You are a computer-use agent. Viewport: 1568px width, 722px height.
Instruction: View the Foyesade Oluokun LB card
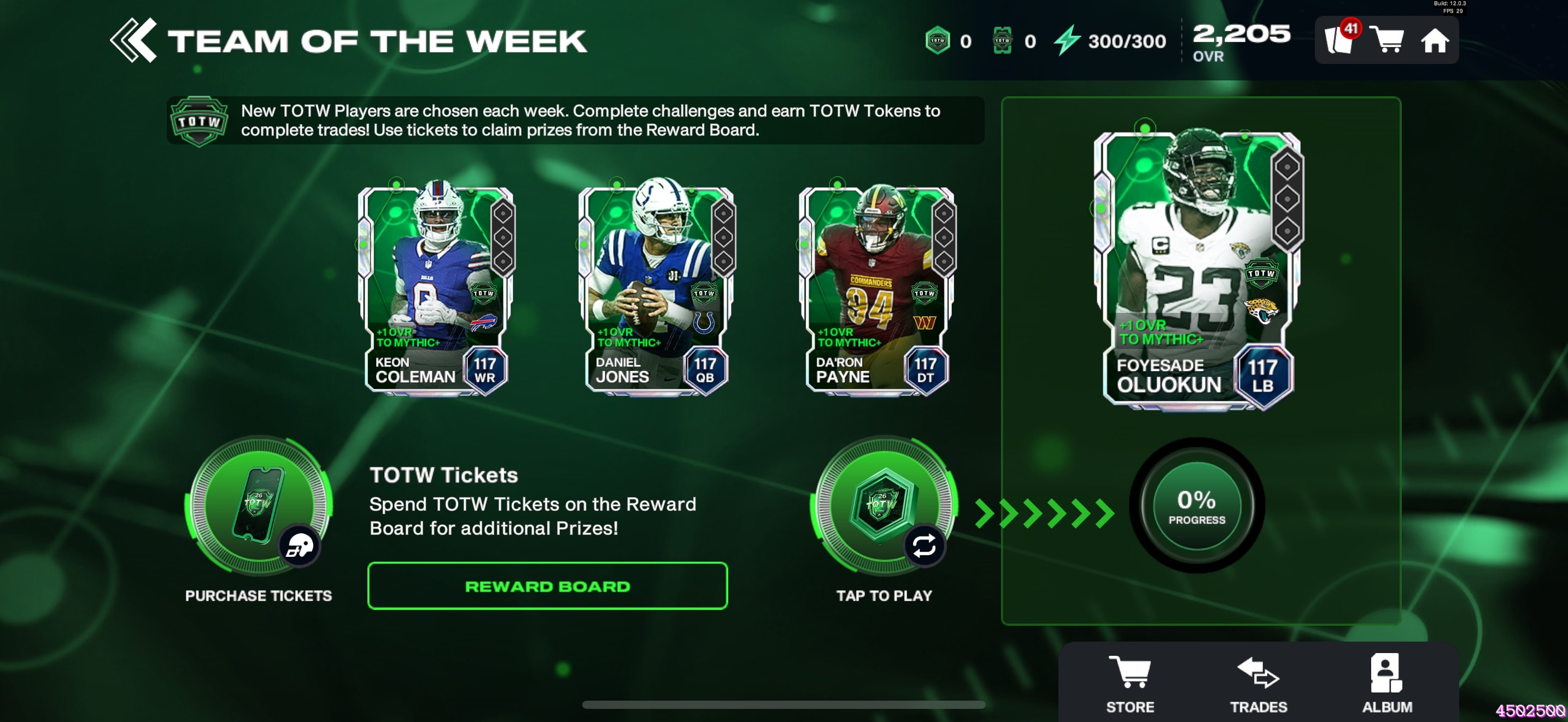1198,271
